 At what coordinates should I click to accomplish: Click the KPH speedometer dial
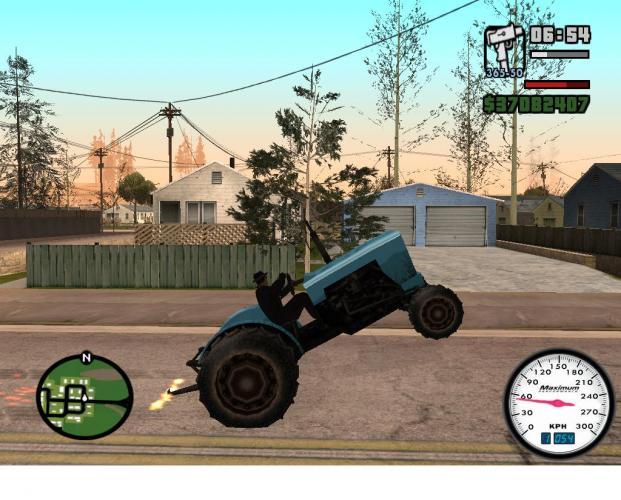(x=558, y=402)
